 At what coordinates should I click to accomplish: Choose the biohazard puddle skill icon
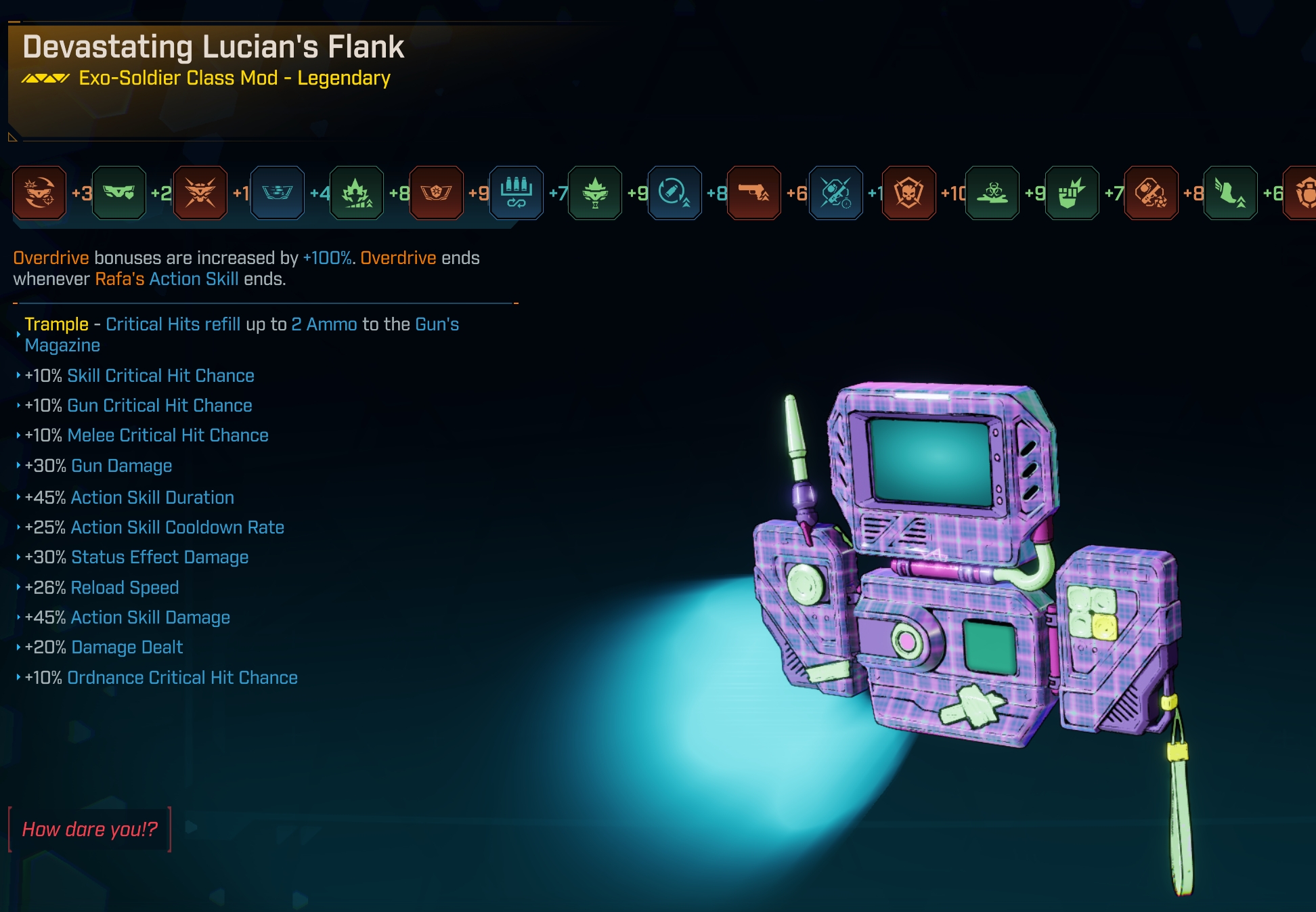(992, 193)
